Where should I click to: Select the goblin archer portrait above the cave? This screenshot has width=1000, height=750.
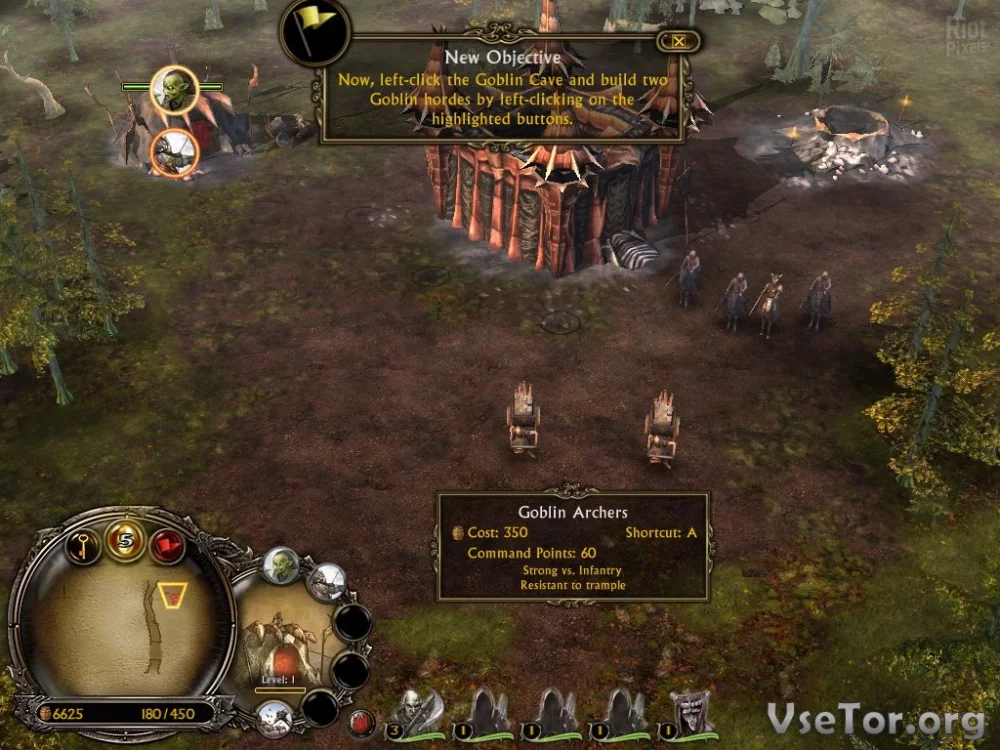(x=174, y=152)
